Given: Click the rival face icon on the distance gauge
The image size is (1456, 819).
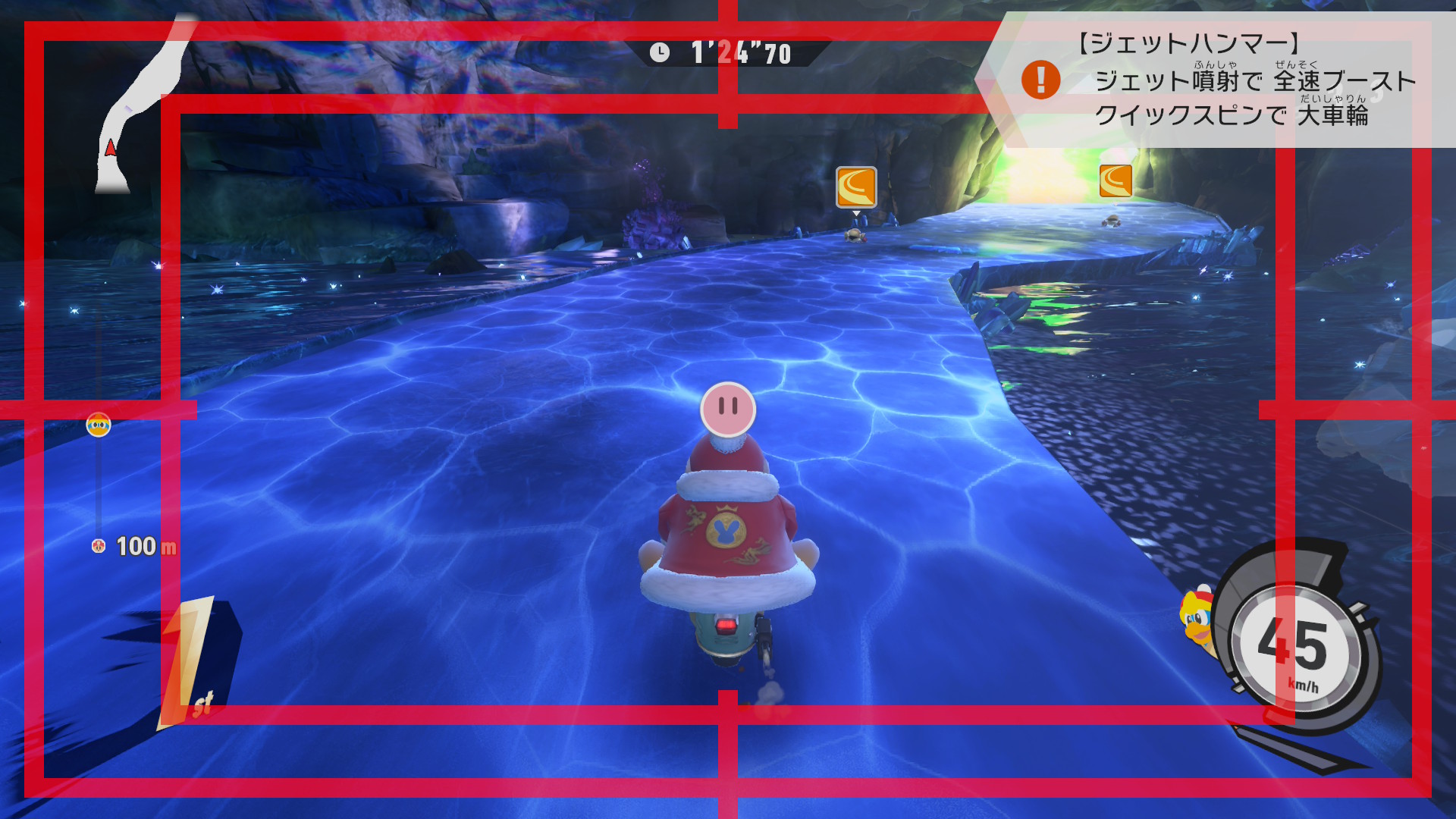Looking at the screenshot, I should click(99, 425).
